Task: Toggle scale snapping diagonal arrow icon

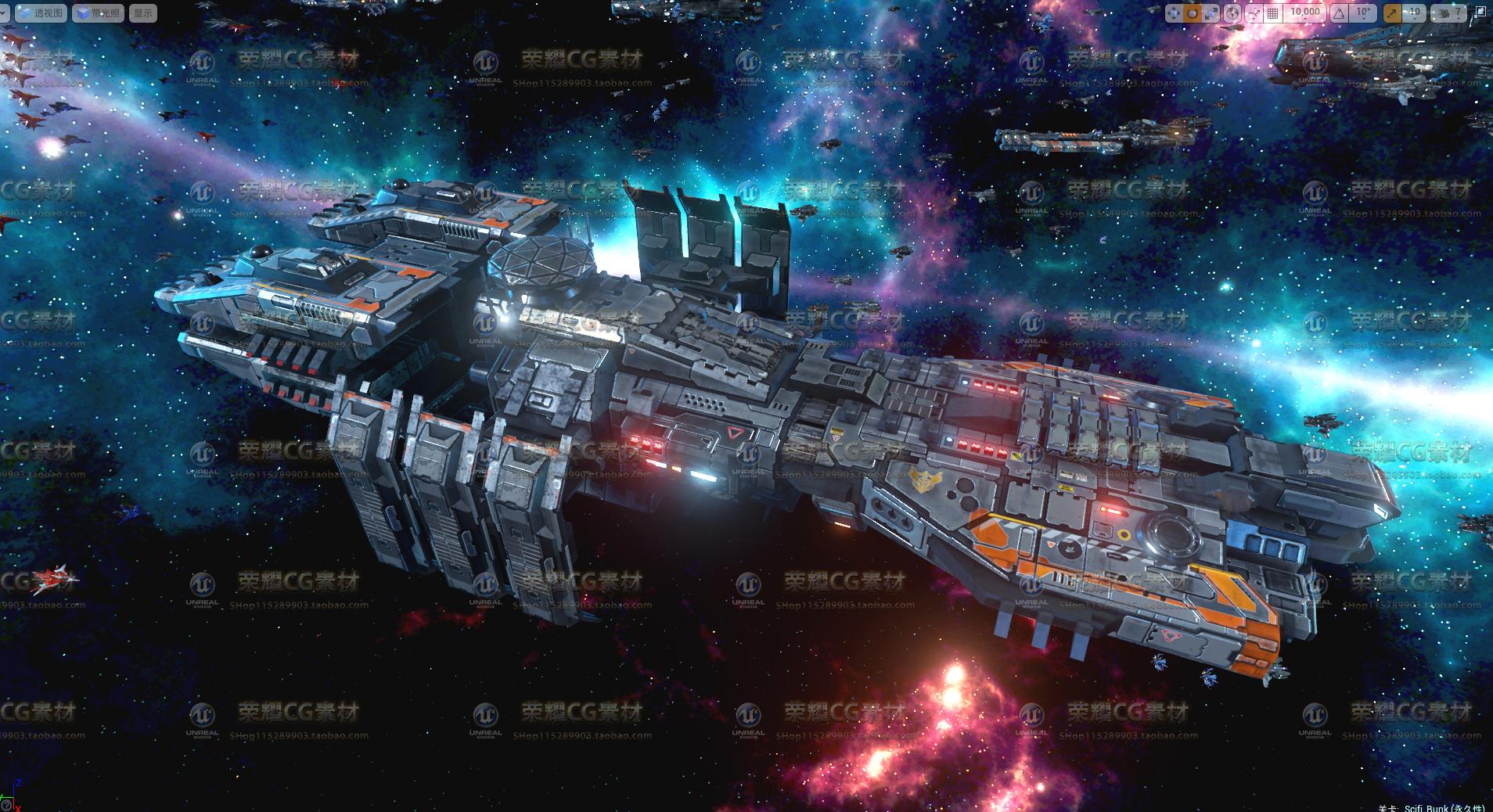Action: click(1392, 13)
